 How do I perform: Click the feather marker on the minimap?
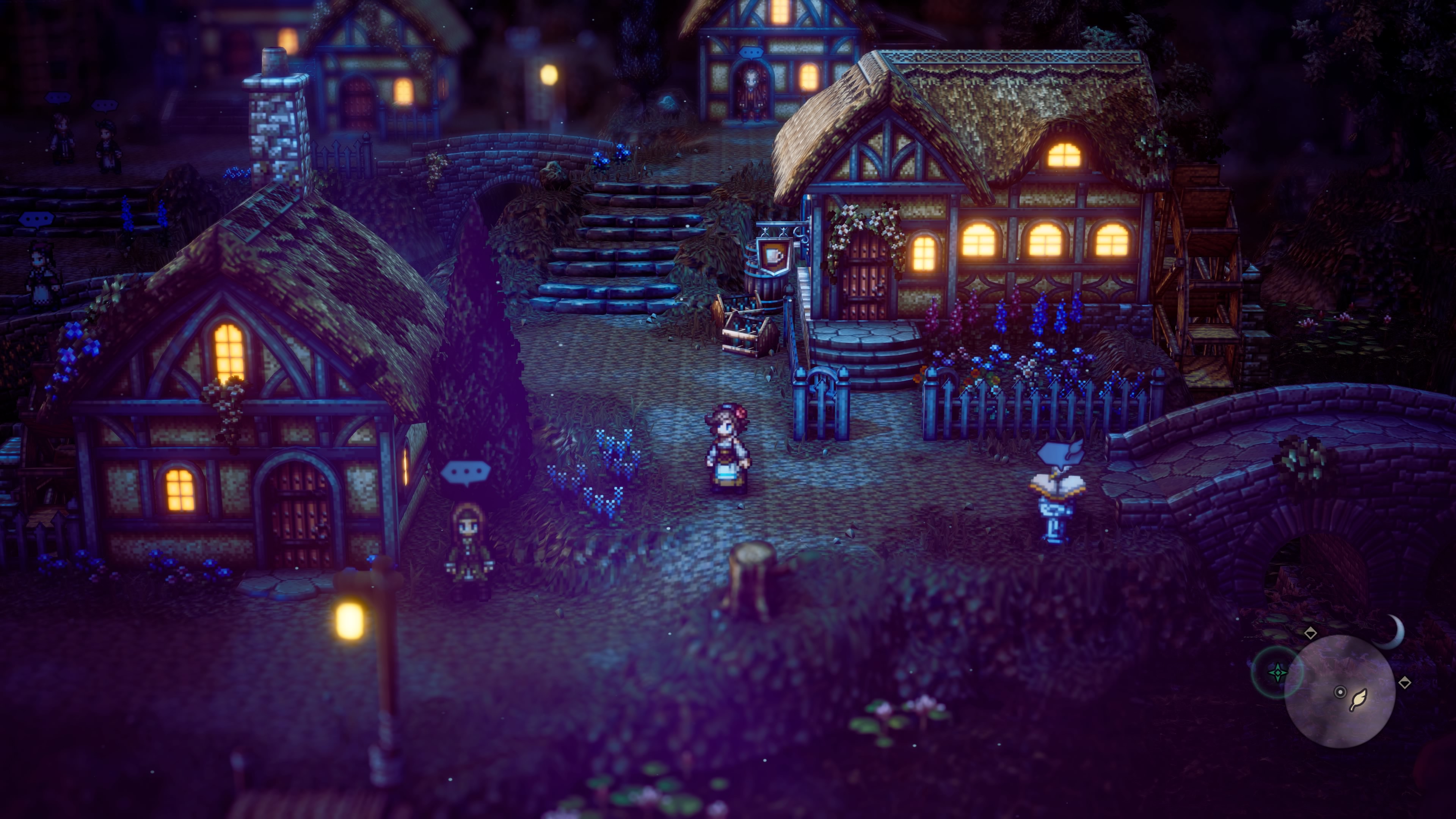pos(1358,700)
